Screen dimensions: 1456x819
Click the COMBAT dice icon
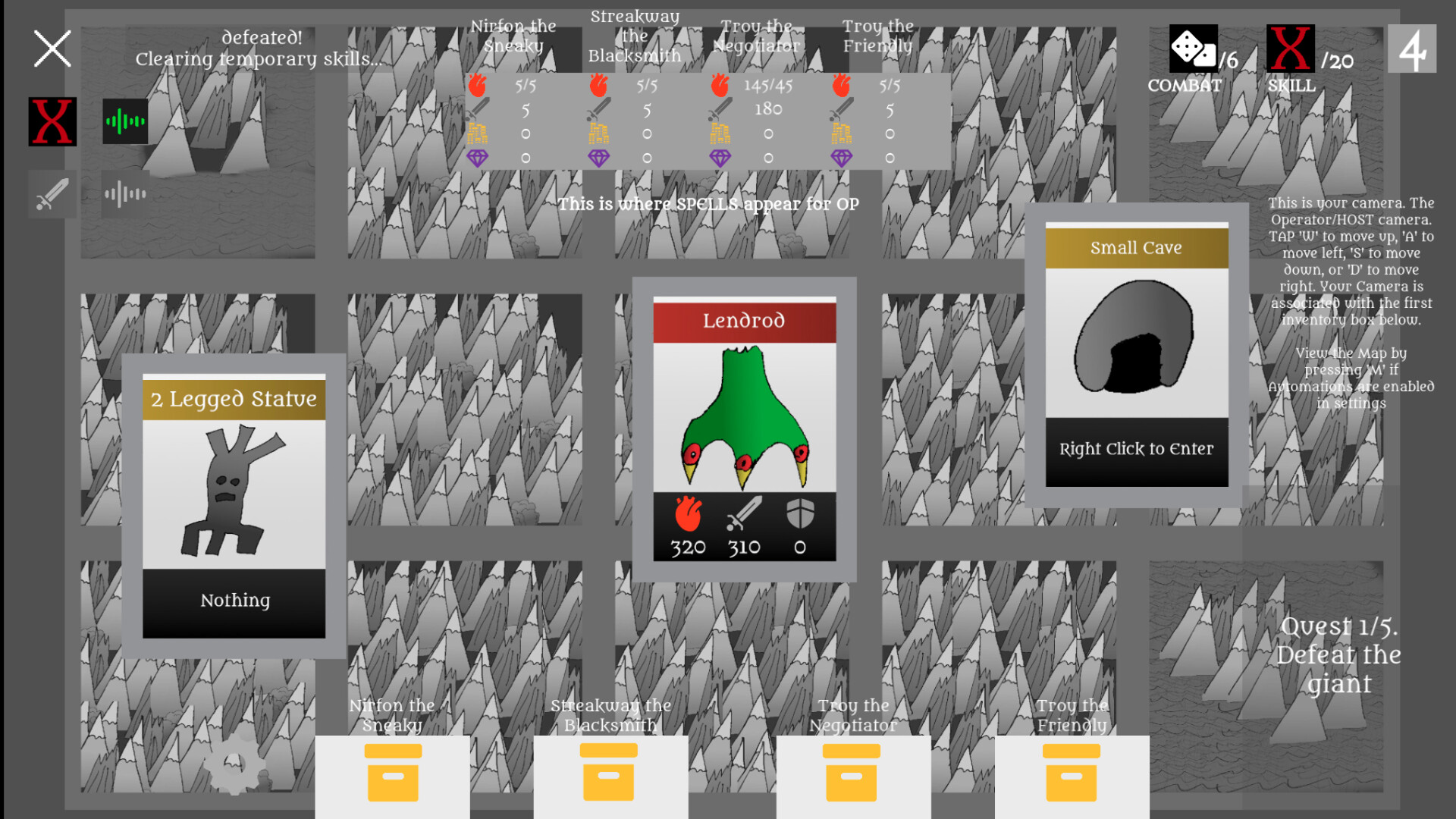coord(1194,50)
